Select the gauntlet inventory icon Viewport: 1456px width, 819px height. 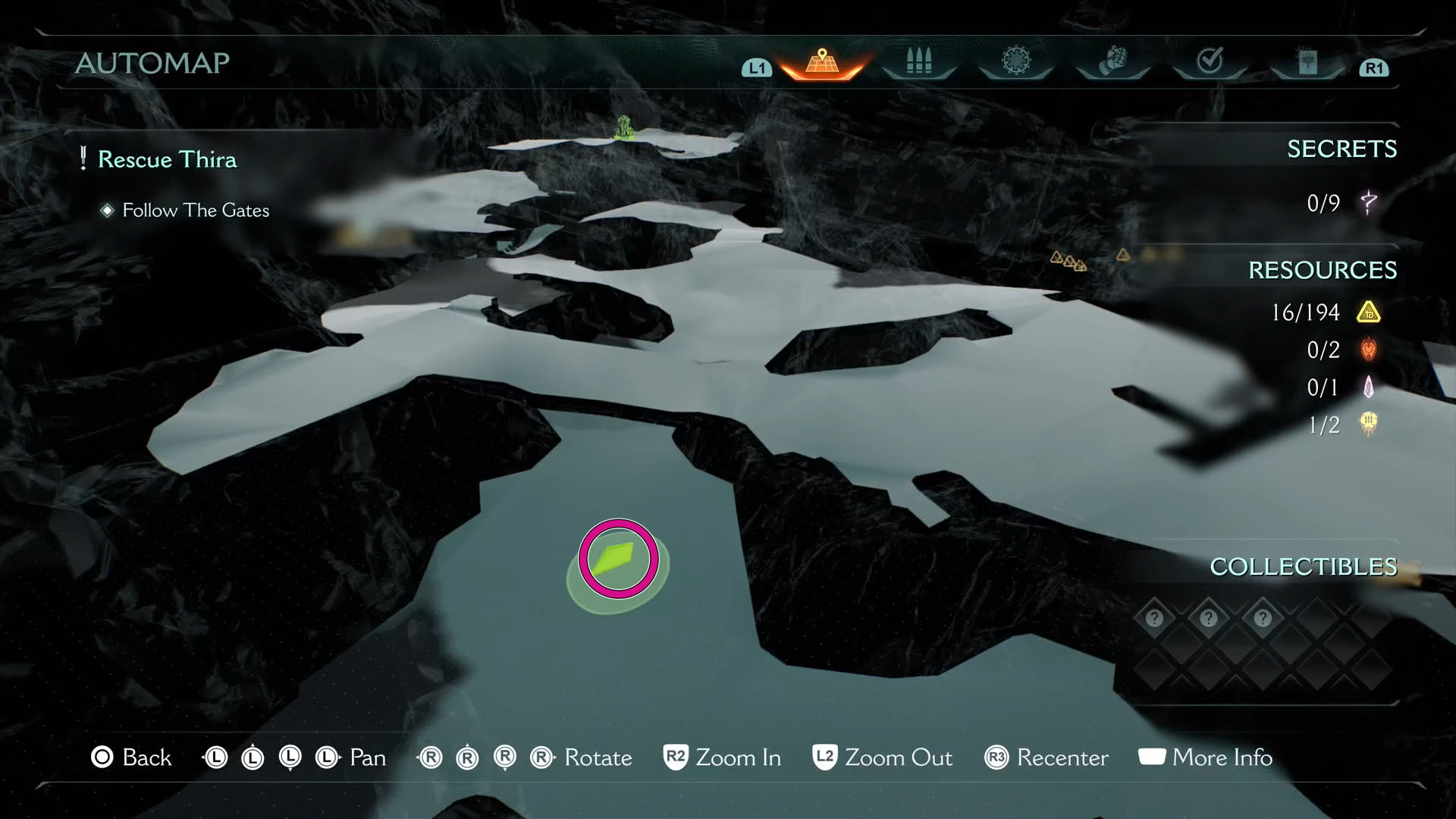[x=1112, y=62]
